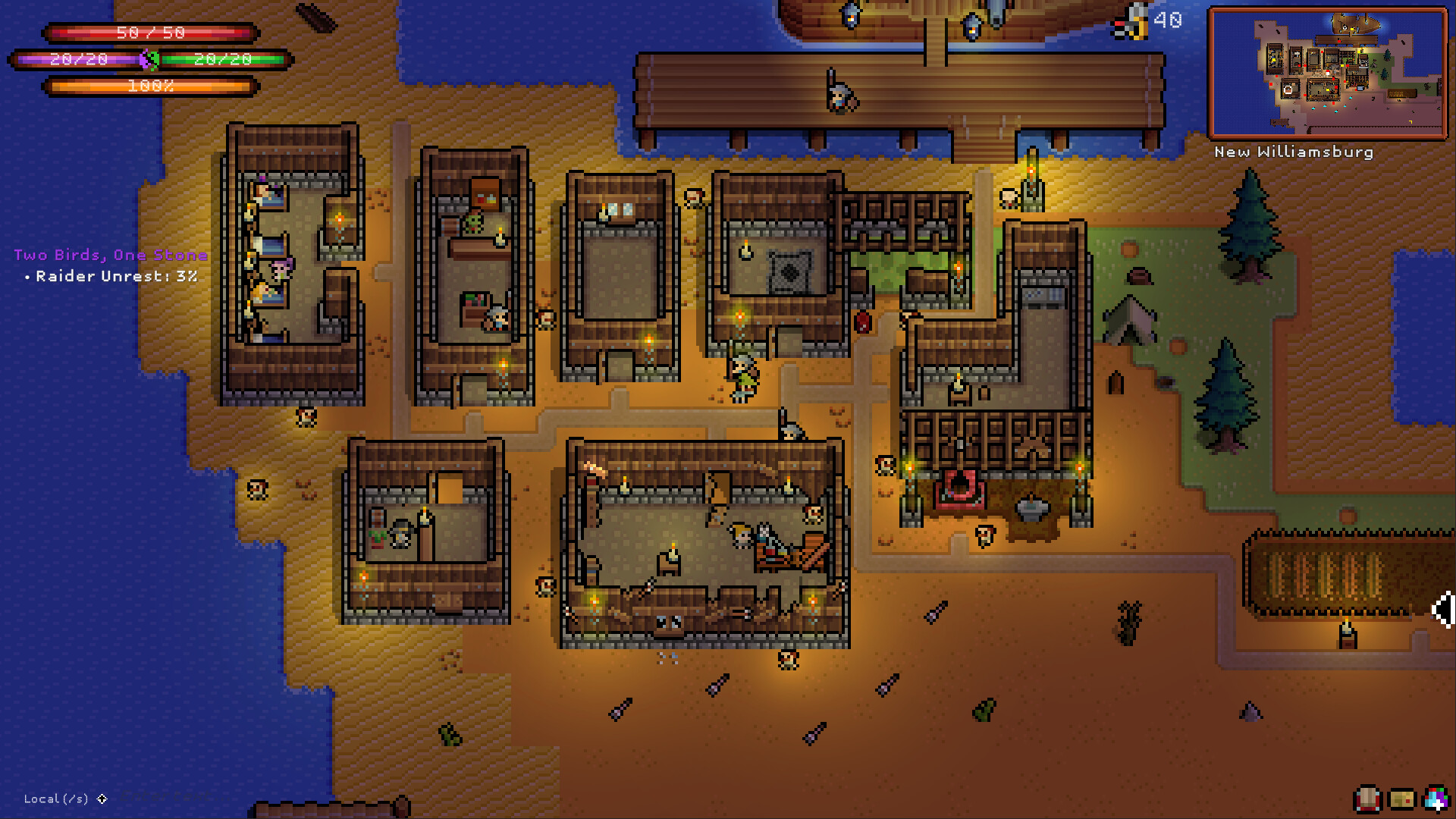The height and width of the screenshot is (819, 1456).
Task: Click the orange 100% progress bar
Action: coord(149,87)
